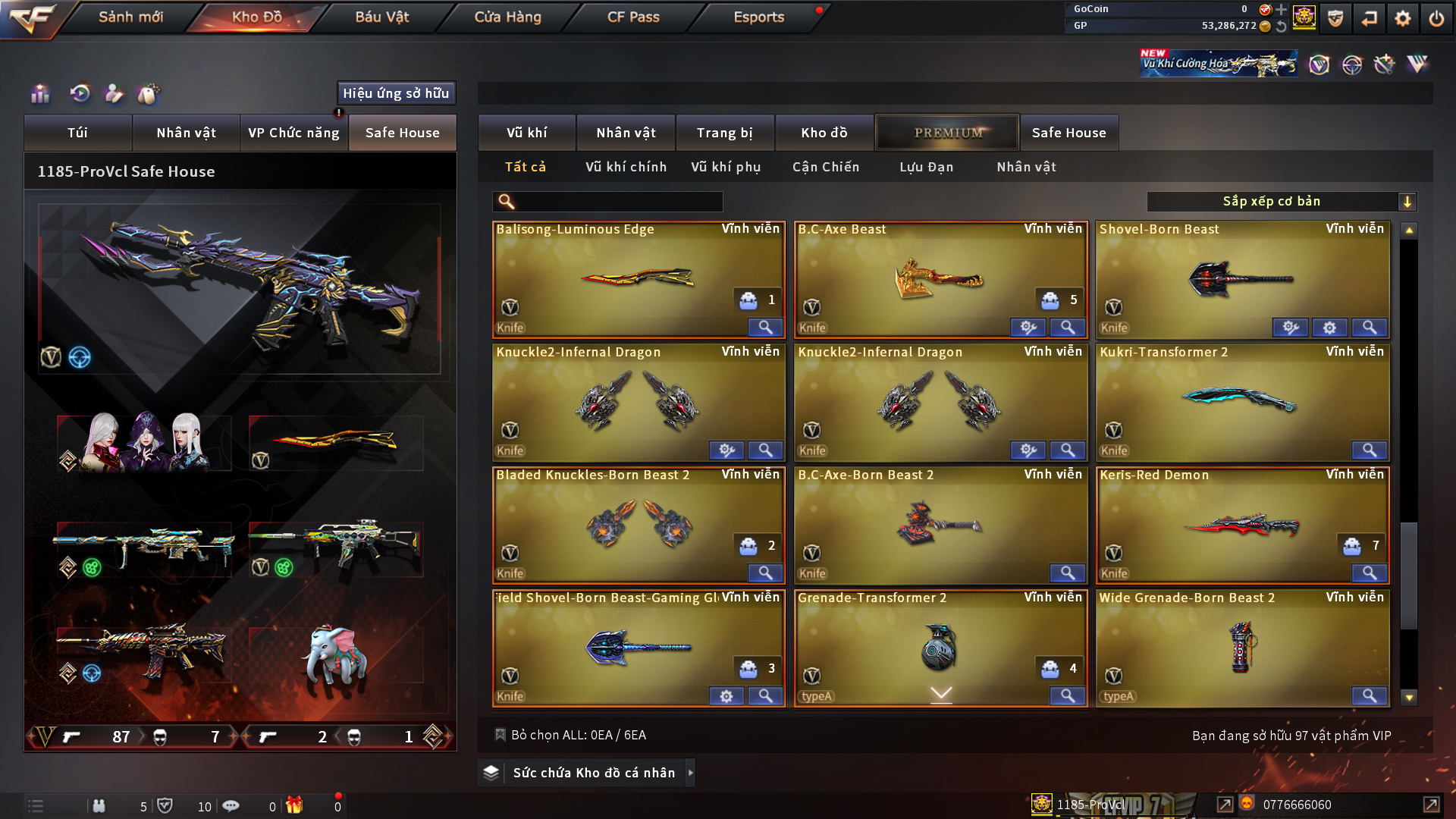Select the Grenade-Transformer 2 item
Screen dimensions: 1456x819
pos(940,647)
